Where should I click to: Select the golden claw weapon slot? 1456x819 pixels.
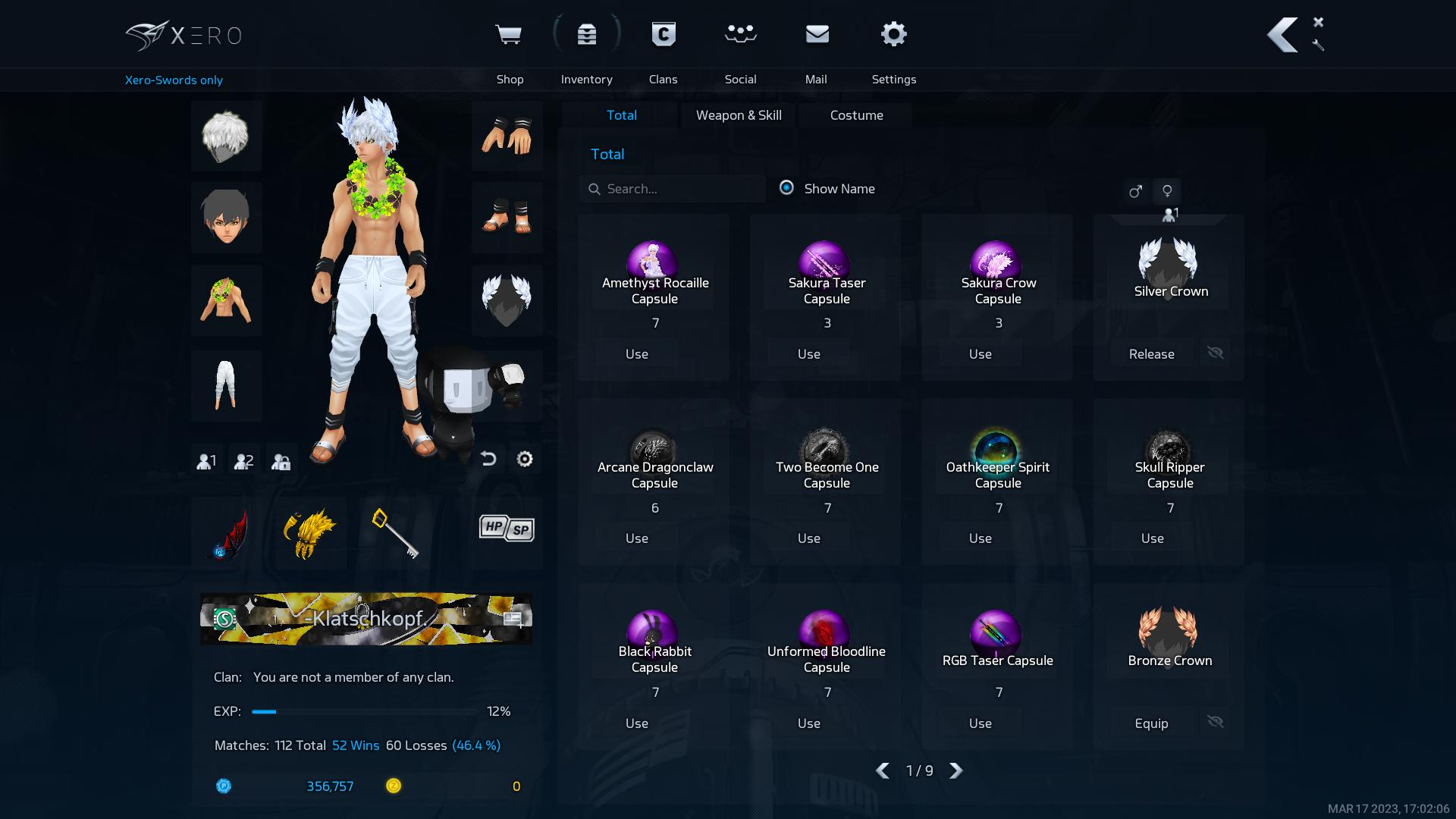(x=309, y=532)
